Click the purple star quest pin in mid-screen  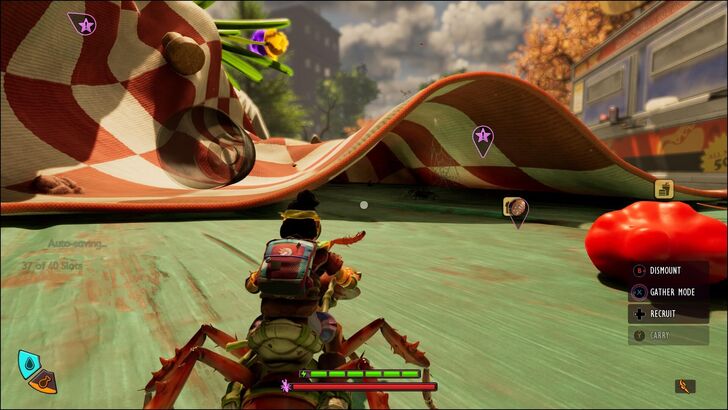point(483,137)
